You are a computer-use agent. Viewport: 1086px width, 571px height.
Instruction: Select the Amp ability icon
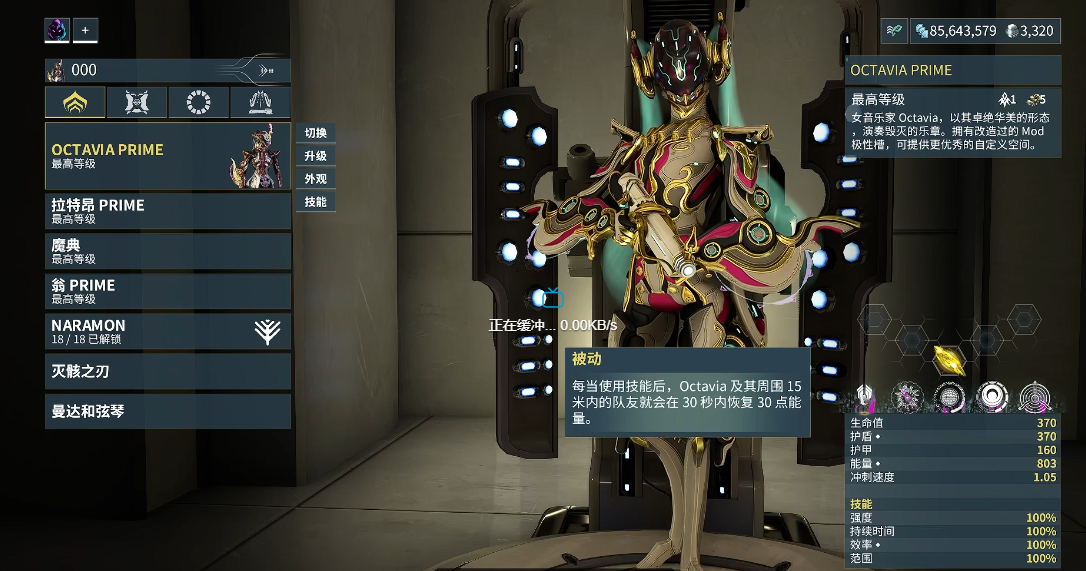[x=1035, y=397]
